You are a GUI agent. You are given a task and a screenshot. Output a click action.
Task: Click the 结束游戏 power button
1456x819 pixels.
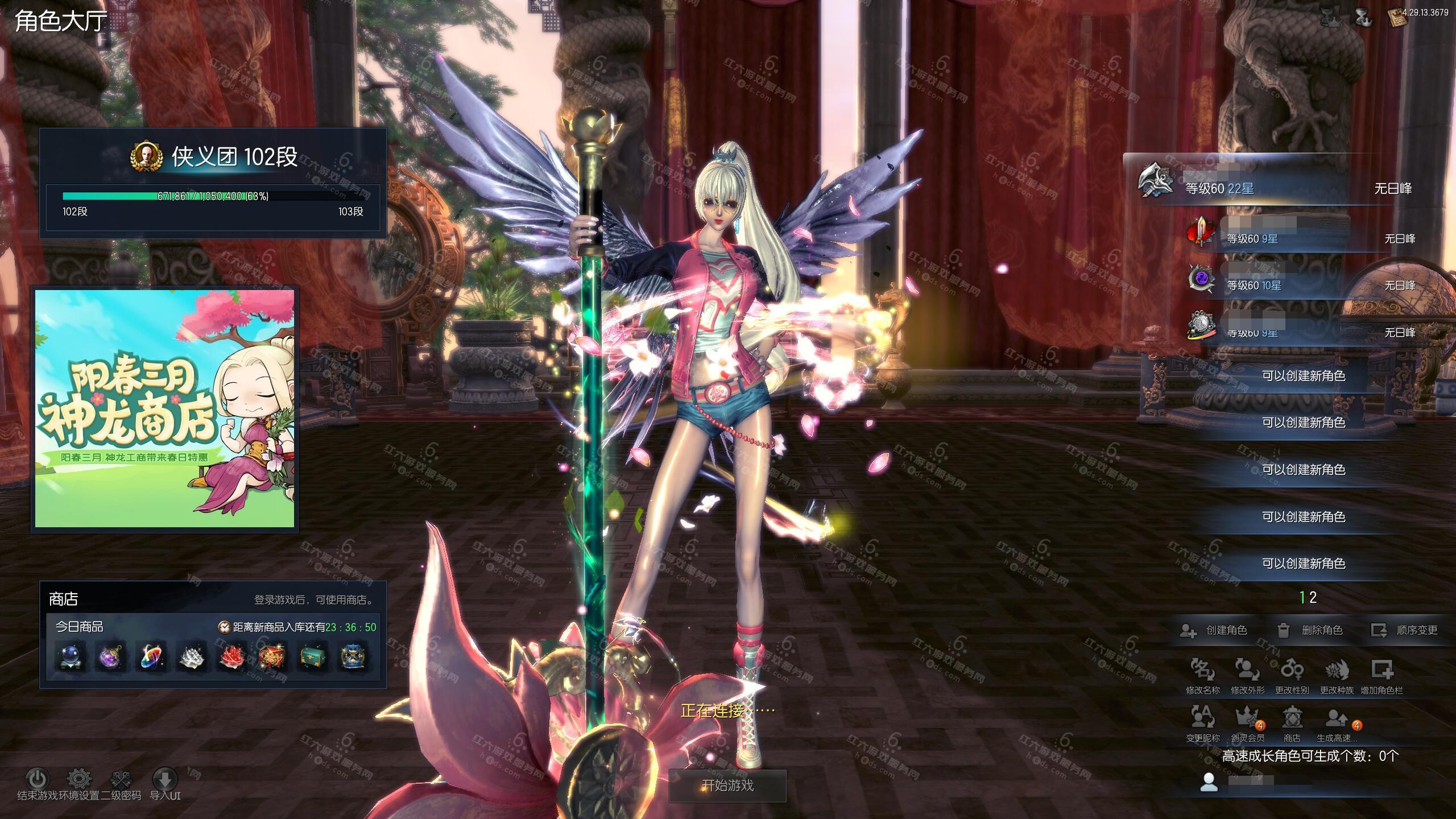[x=38, y=779]
